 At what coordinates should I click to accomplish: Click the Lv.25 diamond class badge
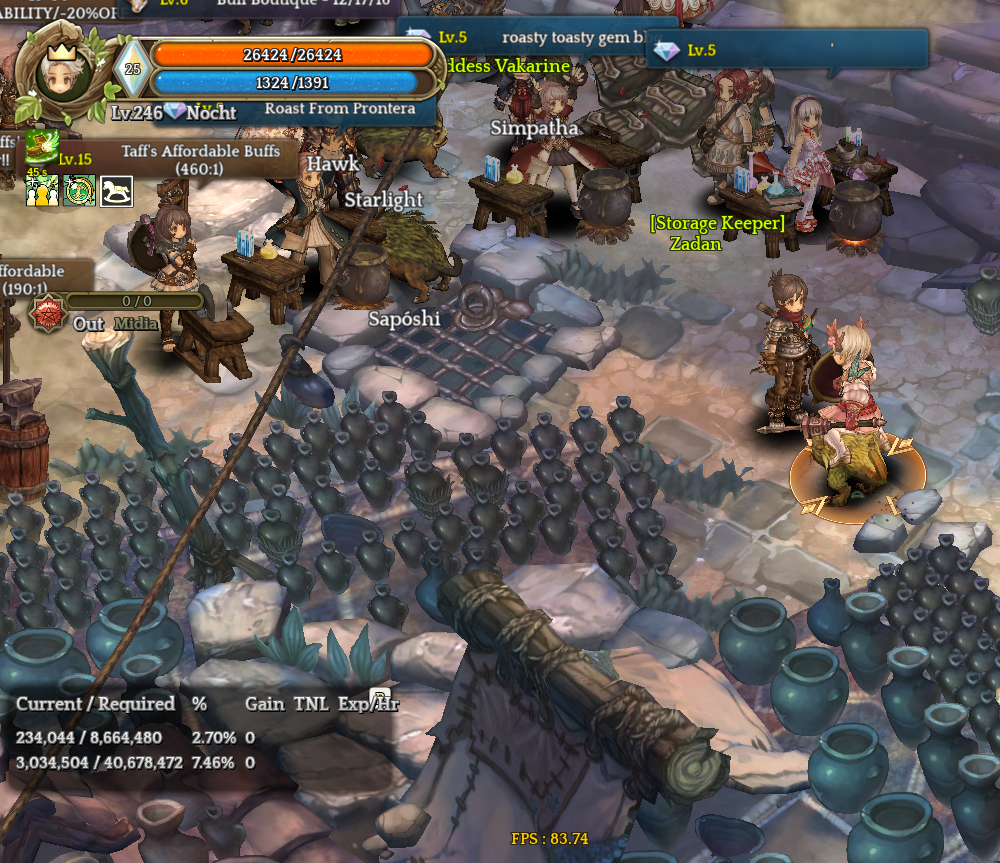click(x=132, y=72)
